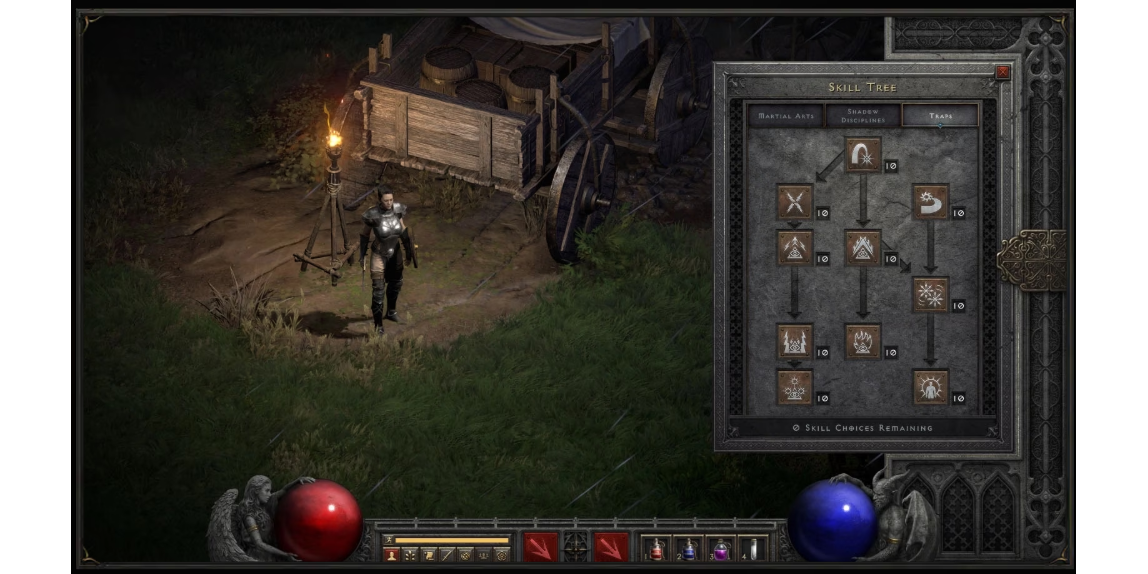Screen dimensions: 1148x574
Task: Select the Lightning Sentry skill
Action: point(795,341)
